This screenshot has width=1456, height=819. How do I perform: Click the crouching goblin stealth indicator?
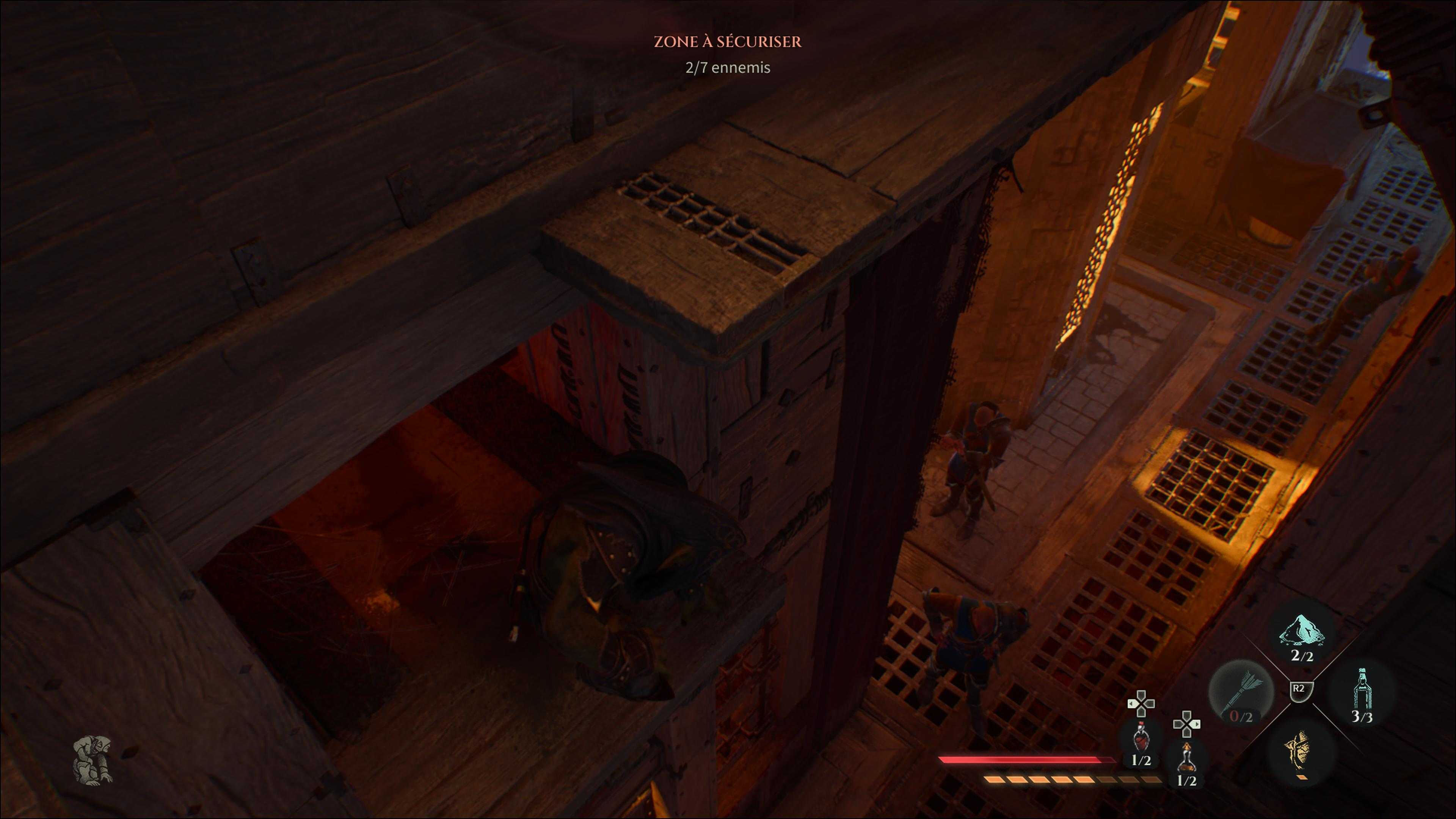click(93, 760)
